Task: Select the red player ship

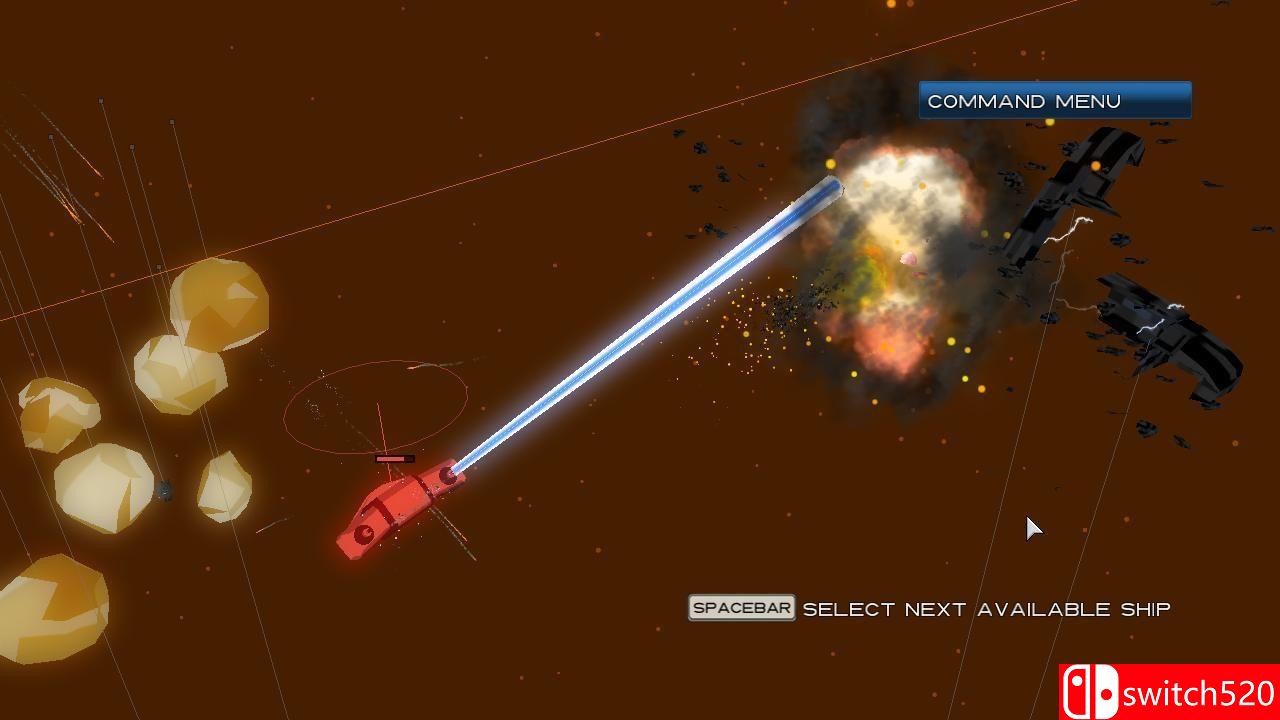Action: click(x=396, y=508)
